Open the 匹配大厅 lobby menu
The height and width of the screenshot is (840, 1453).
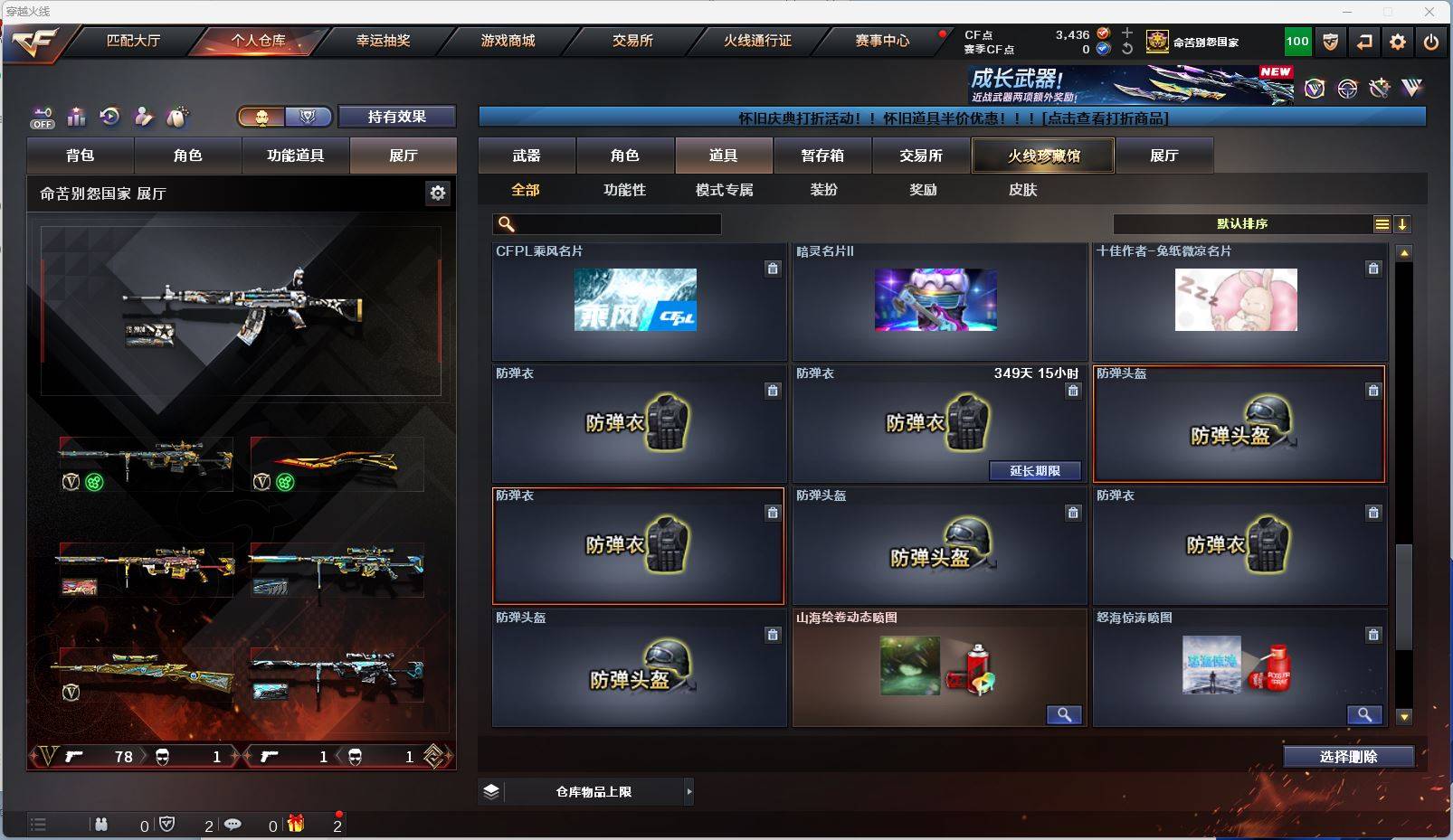pyautogui.click(x=133, y=41)
